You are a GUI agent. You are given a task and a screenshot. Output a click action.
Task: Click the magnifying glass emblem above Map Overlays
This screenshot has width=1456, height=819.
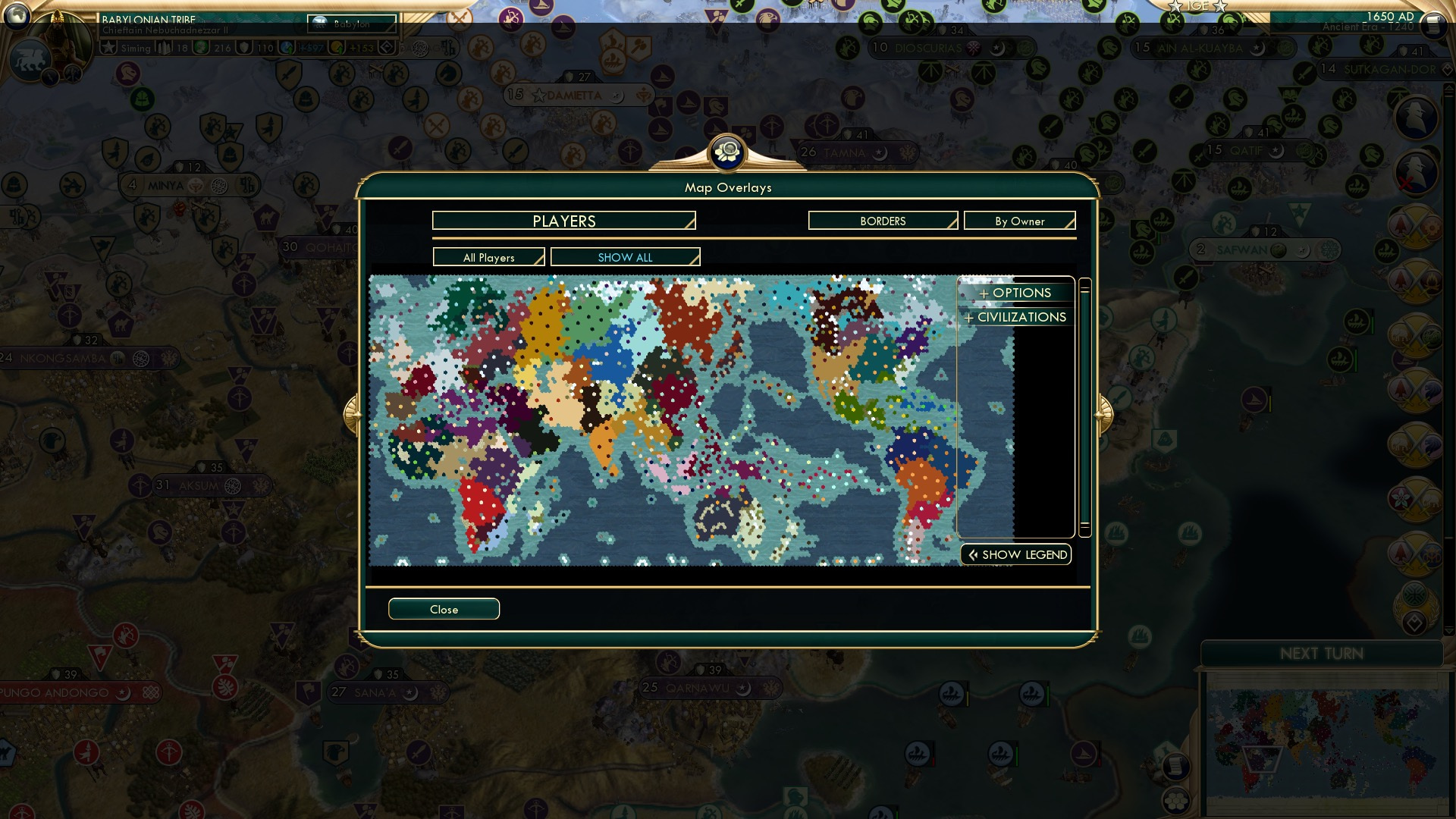click(x=726, y=152)
